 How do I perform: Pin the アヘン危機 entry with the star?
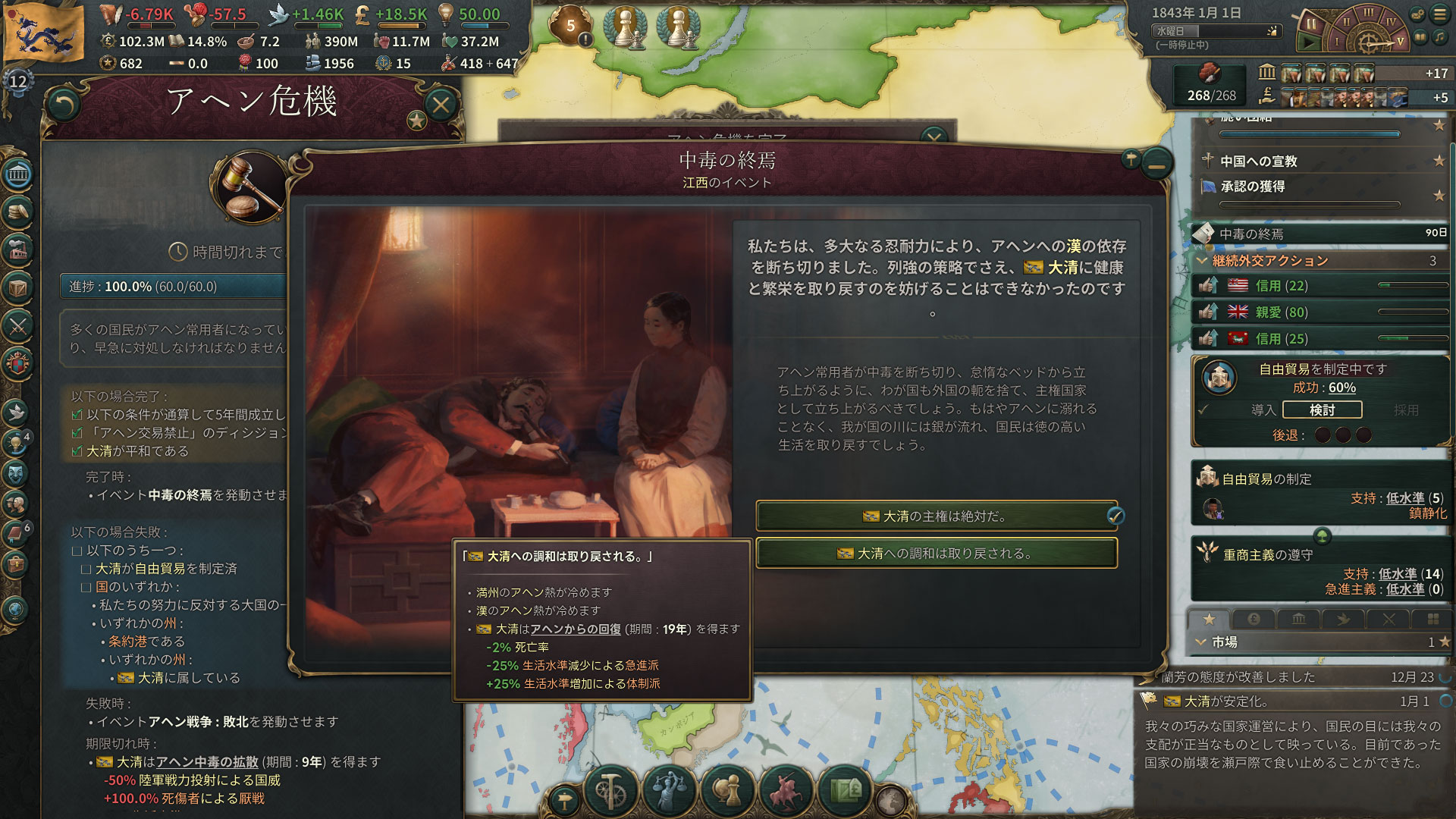coord(416,120)
